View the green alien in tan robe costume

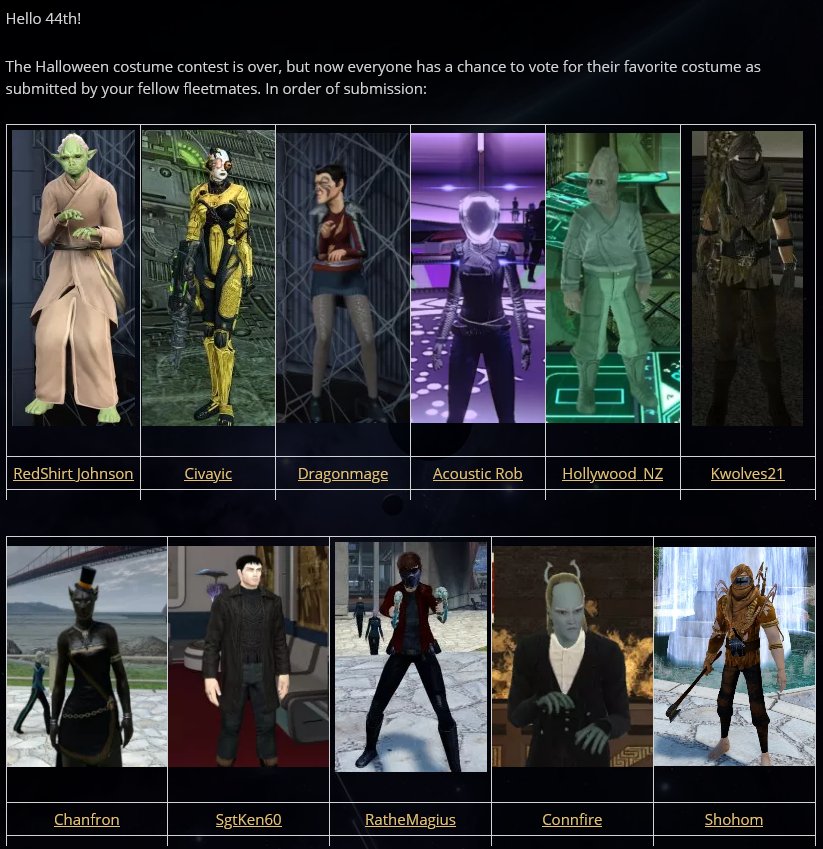click(x=73, y=277)
